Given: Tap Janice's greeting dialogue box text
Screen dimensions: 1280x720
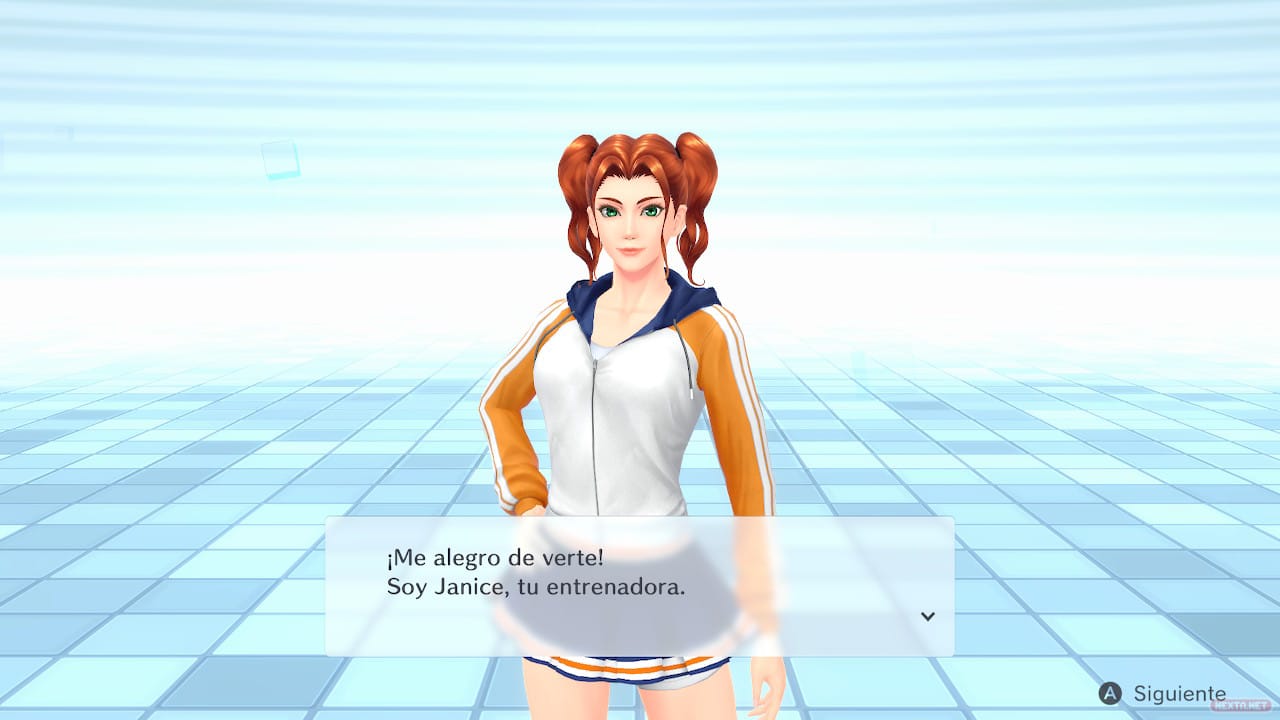Looking at the screenshot, I should (x=536, y=572).
